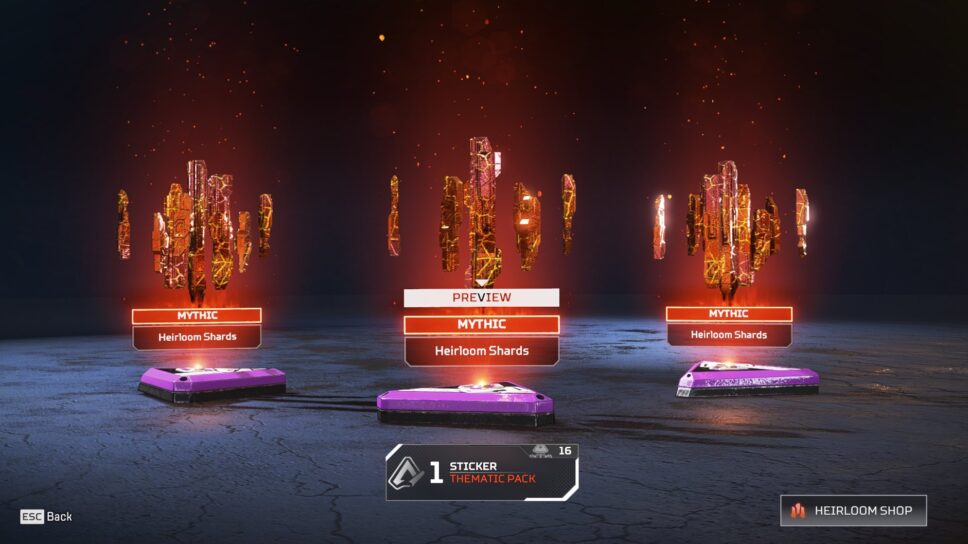Viewport: 968px width, 544px height.
Task: Open the Sticker Thematic Pack
Action: pyautogui.click(x=482, y=472)
